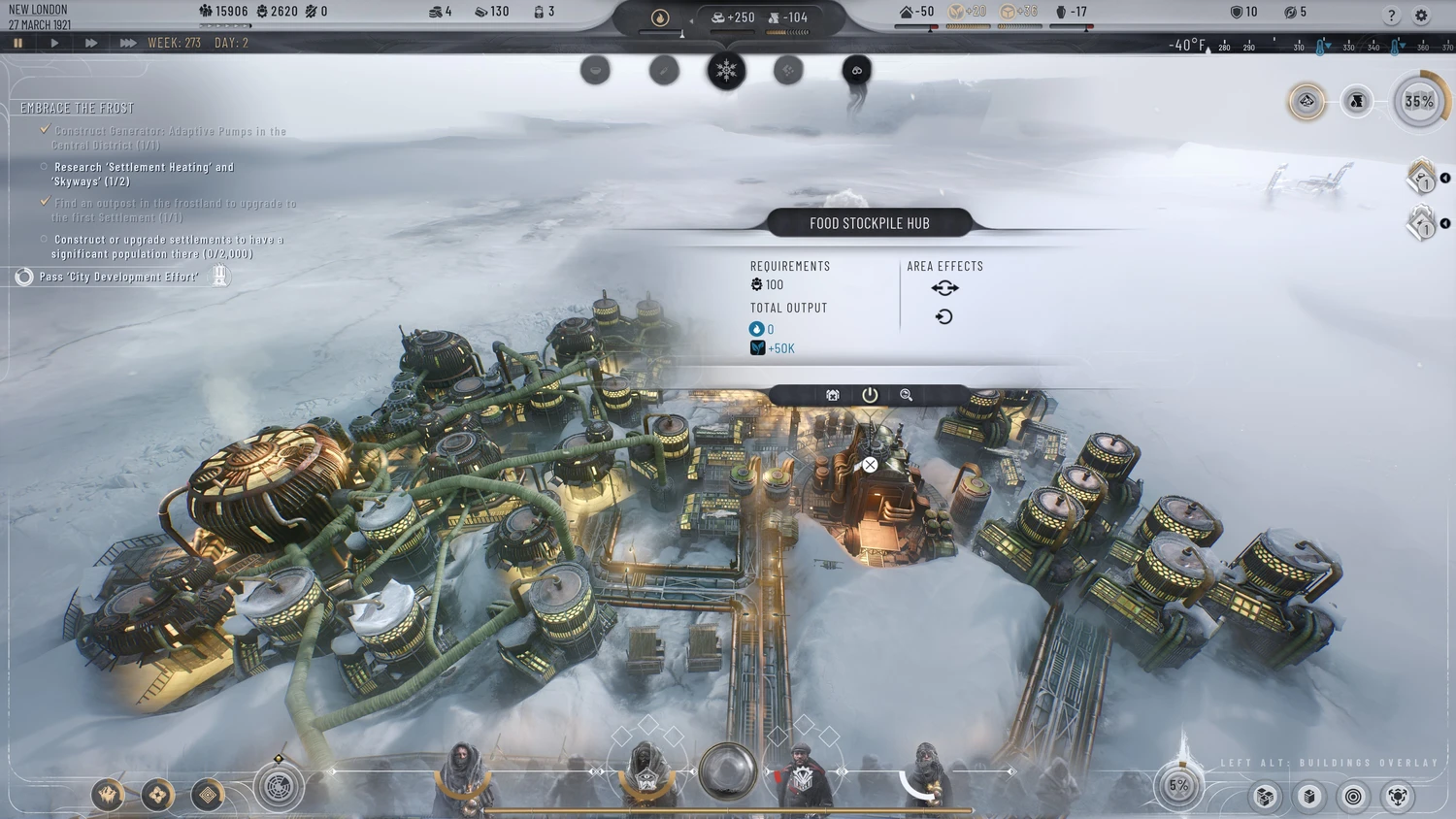Set game speed to triple fast-forward

[x=127, y=43]
